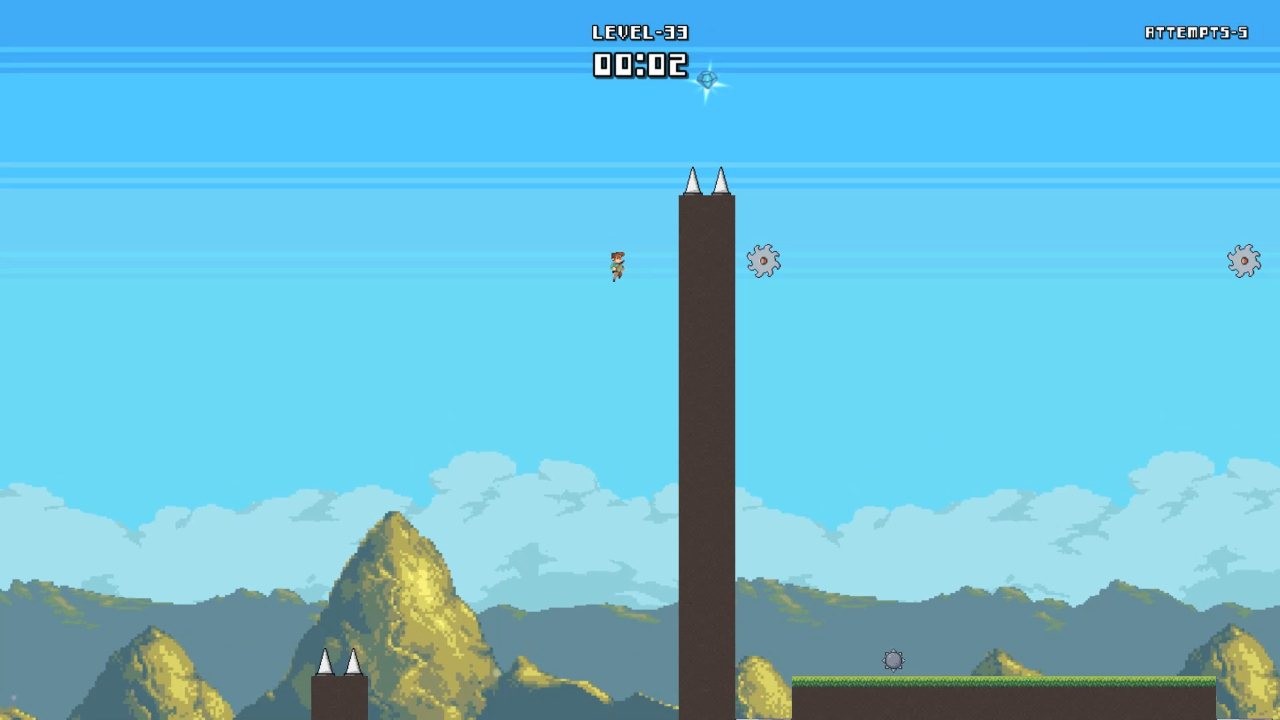Viewport: 1280px width, 720px height.
Task: Select the tall brown pillar obstacle
Action: [x=707, y=420]
